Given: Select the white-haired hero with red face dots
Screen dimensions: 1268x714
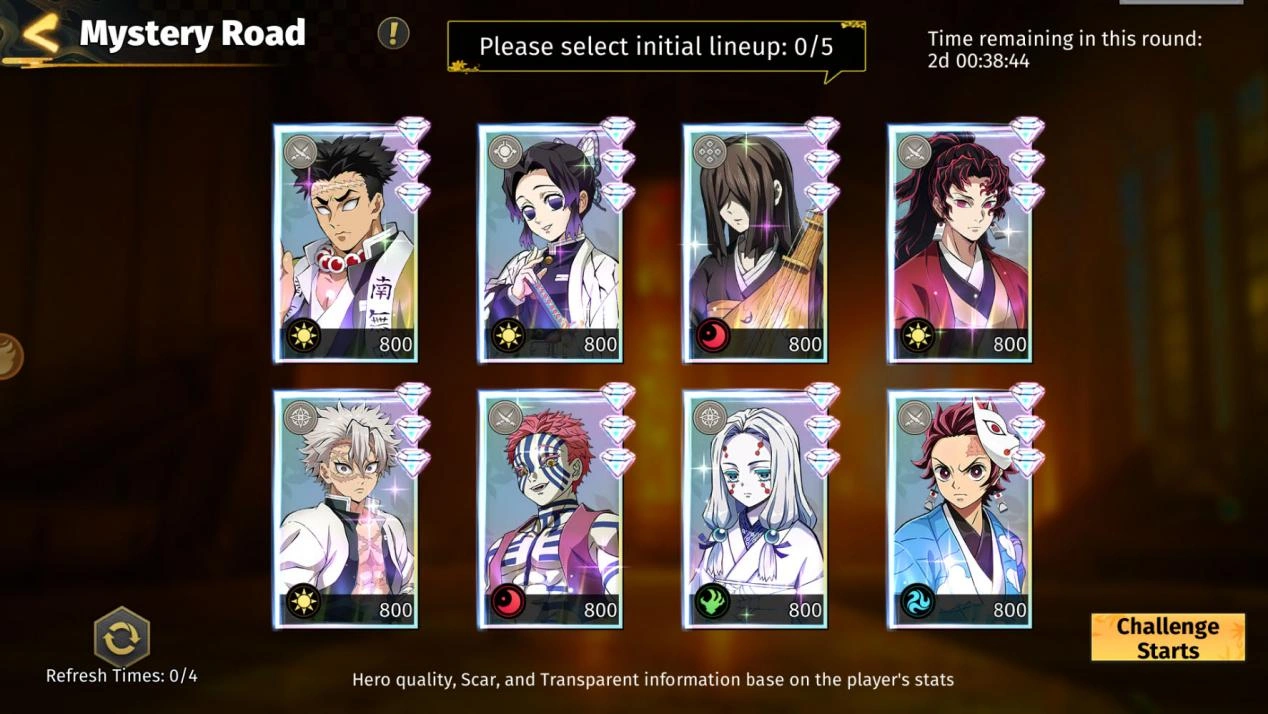Looking at the screenshot, I should [755, 510].
